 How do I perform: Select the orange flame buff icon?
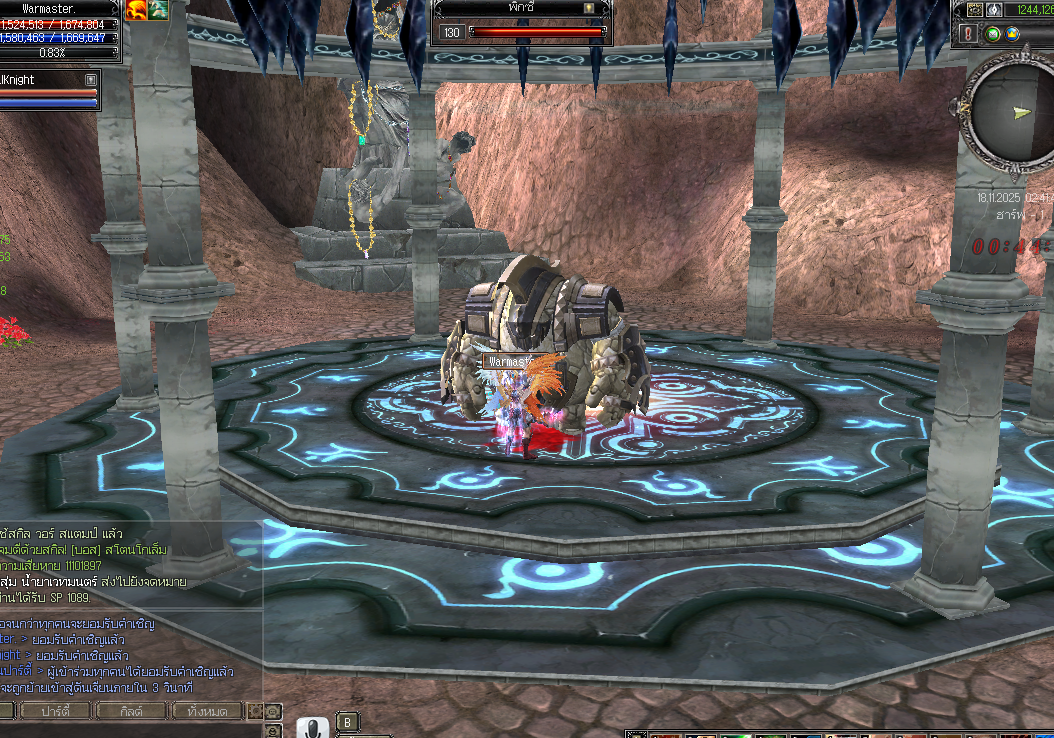point(136,10)
